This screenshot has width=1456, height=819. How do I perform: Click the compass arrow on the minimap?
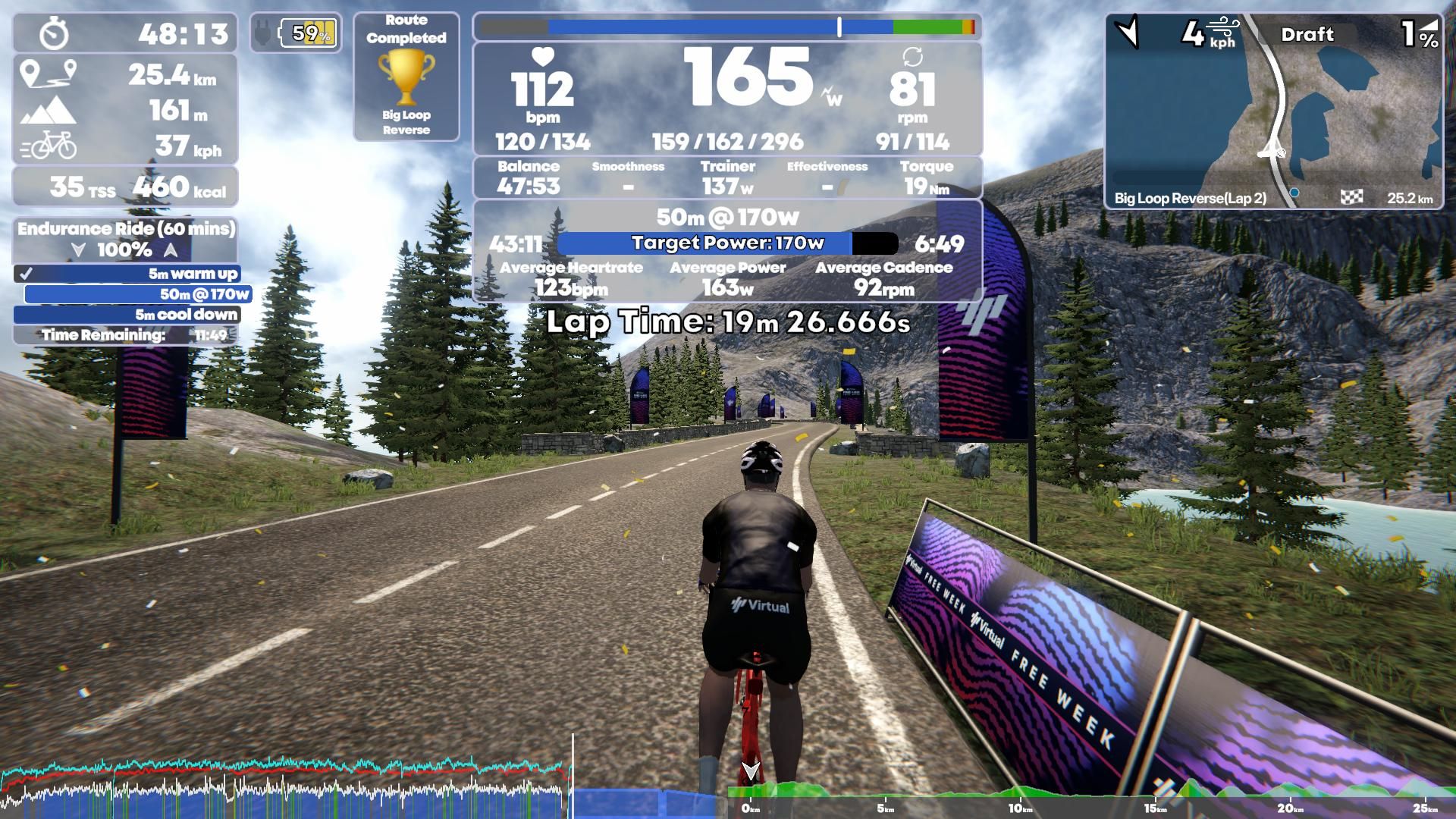point(1127,31)
